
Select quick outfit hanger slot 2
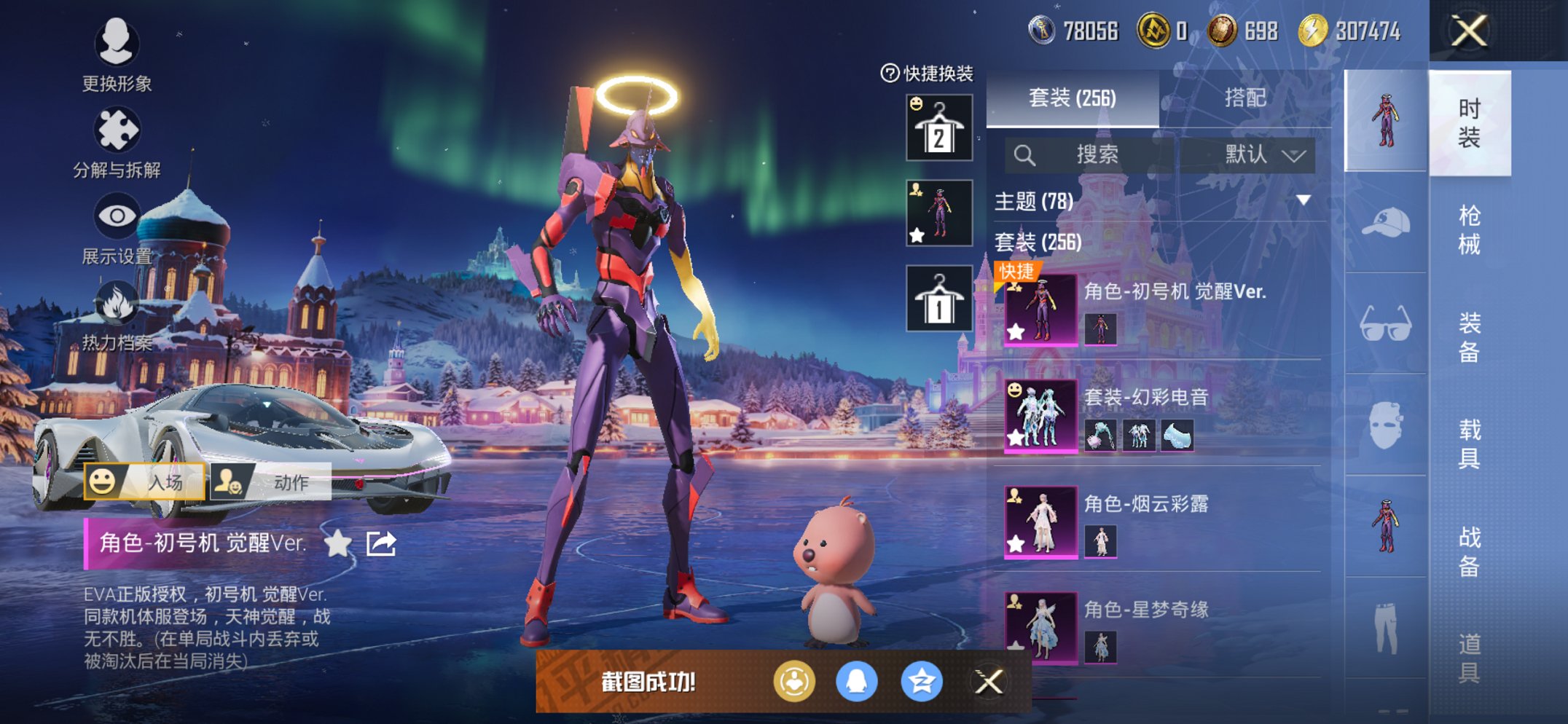[x=939, y=127]
